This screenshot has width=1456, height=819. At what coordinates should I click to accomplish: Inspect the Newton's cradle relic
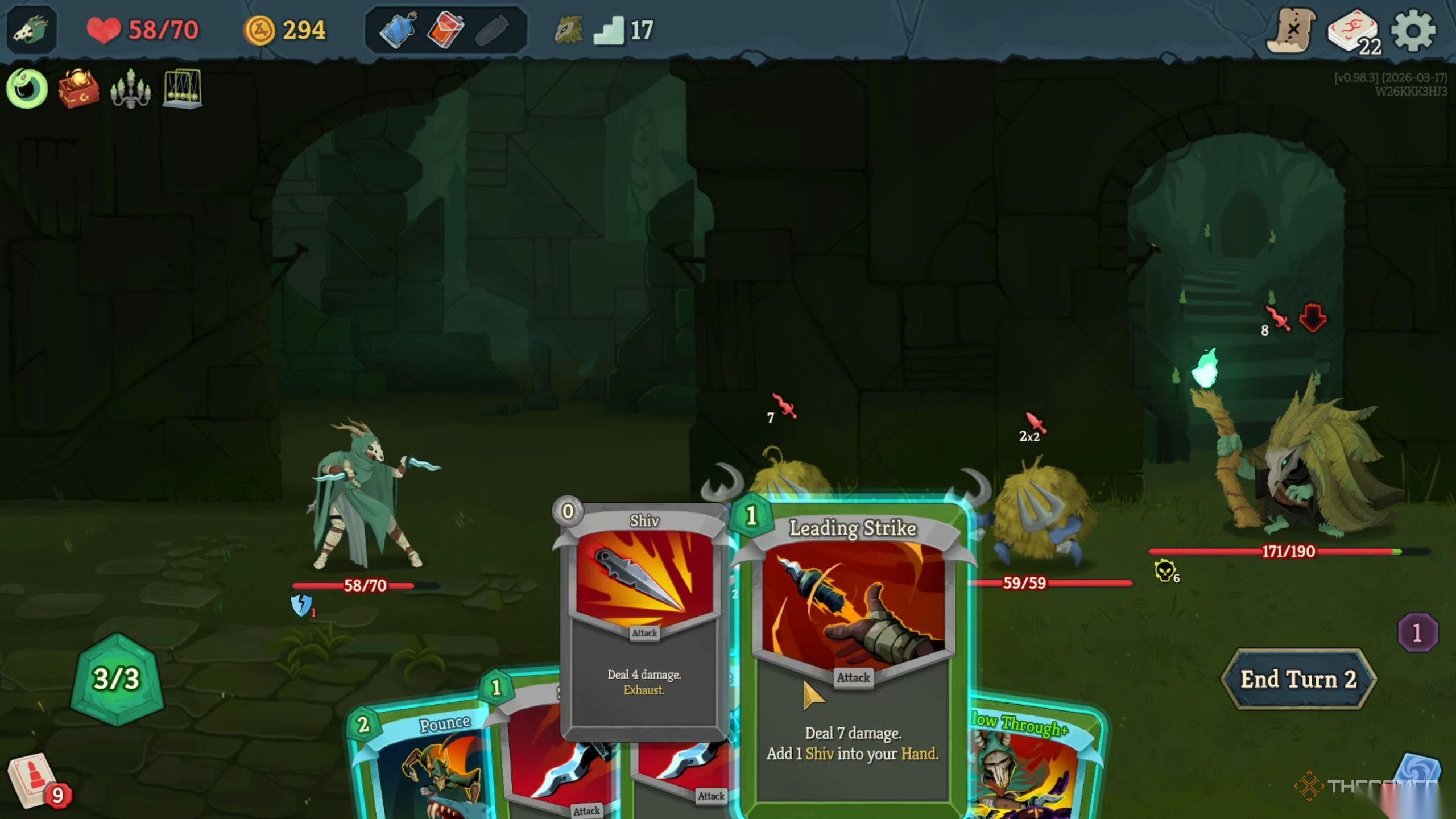pos(182,89)
